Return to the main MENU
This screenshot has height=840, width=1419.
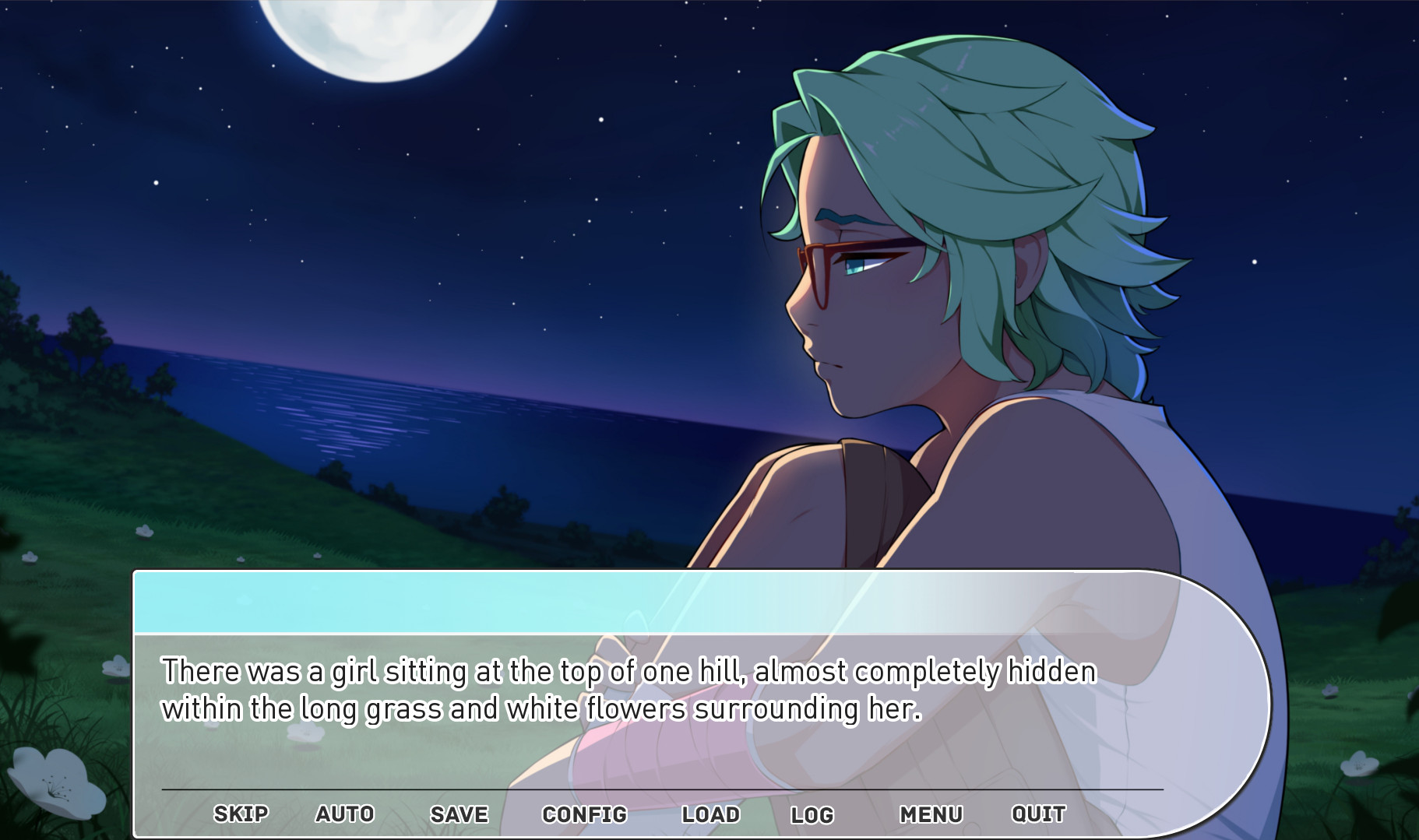(x=931, y=814)
